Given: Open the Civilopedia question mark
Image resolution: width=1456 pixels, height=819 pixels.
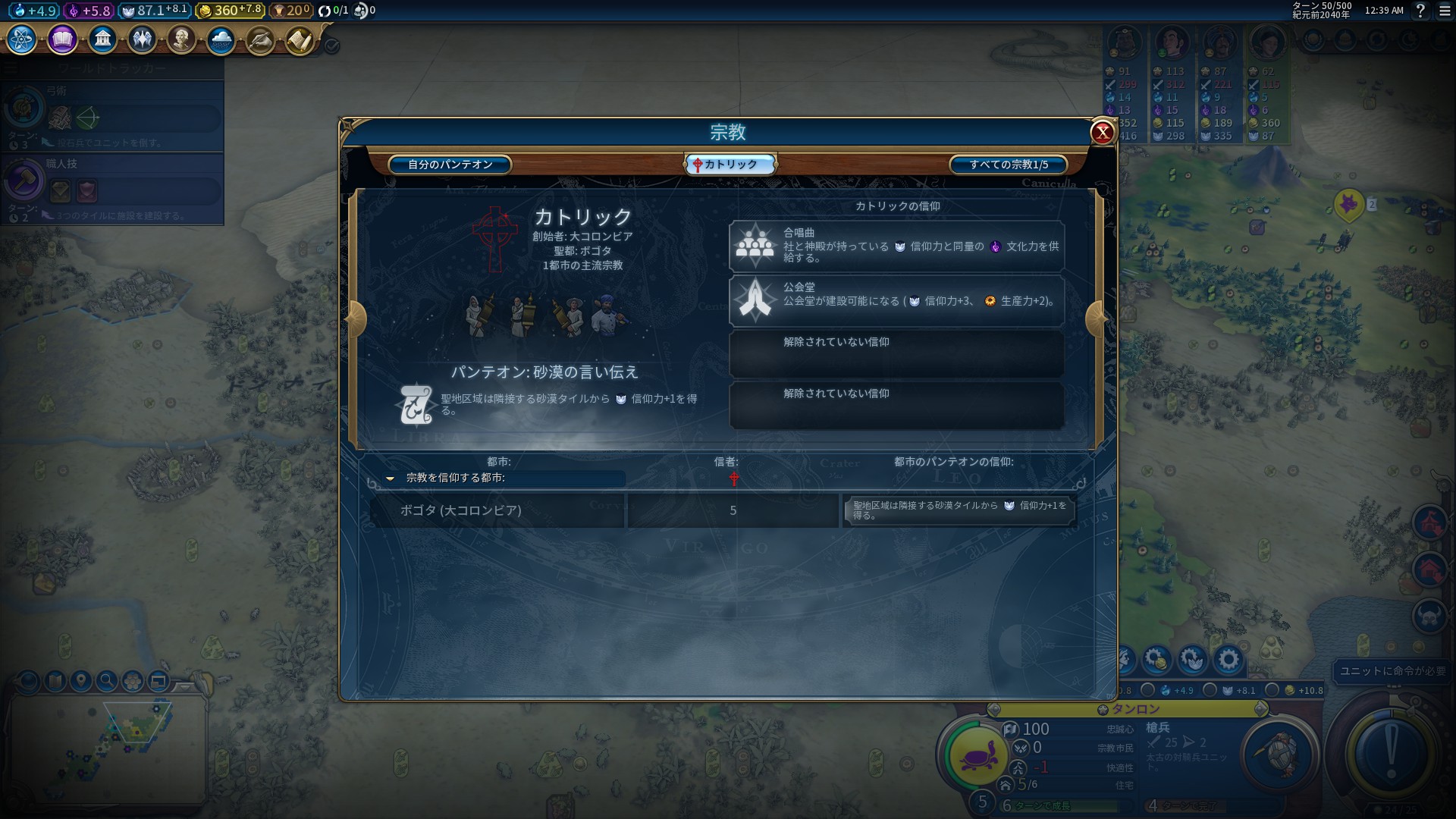Looking at the screenshot, I should click(x=1420, y=11).
